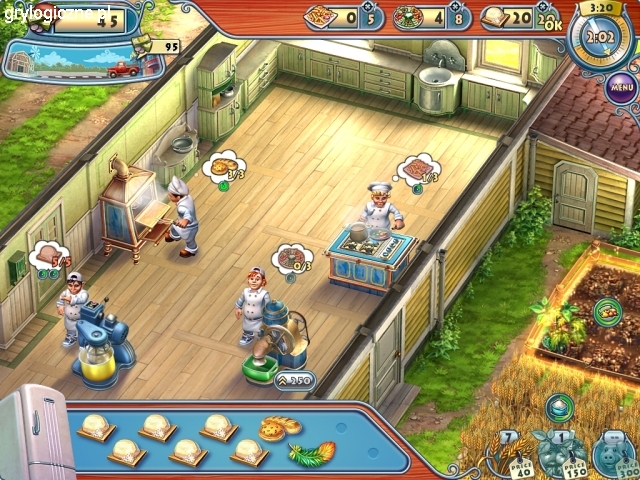Upgrade the butter churn for 350
Image resolution: width=640 pixels, height=480 pixels.
[298, 380]
